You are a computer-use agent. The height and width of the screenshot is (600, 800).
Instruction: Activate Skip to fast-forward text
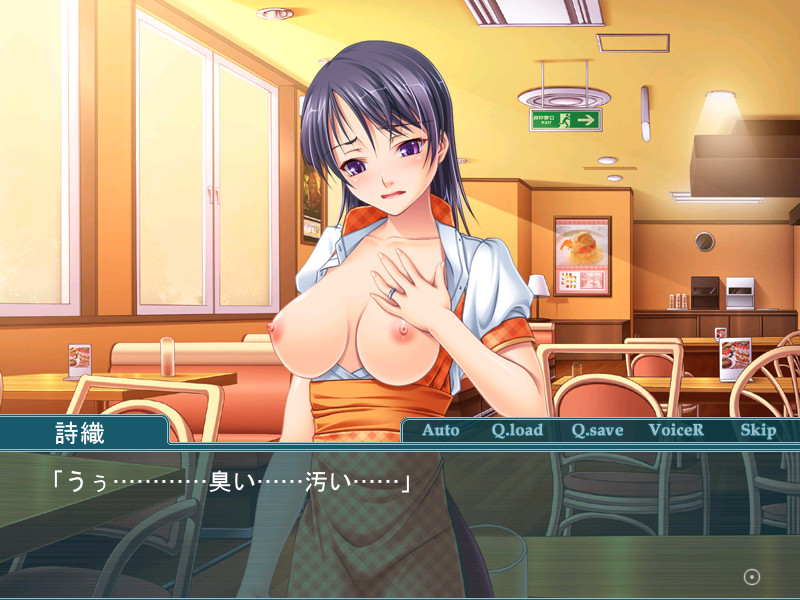[x=758, y=430]
